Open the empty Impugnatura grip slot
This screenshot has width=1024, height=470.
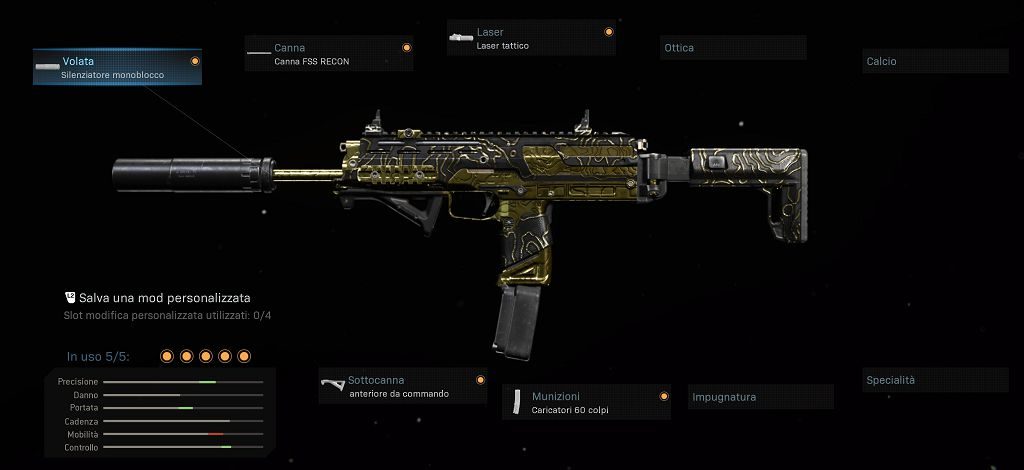[x=761, y=397]
